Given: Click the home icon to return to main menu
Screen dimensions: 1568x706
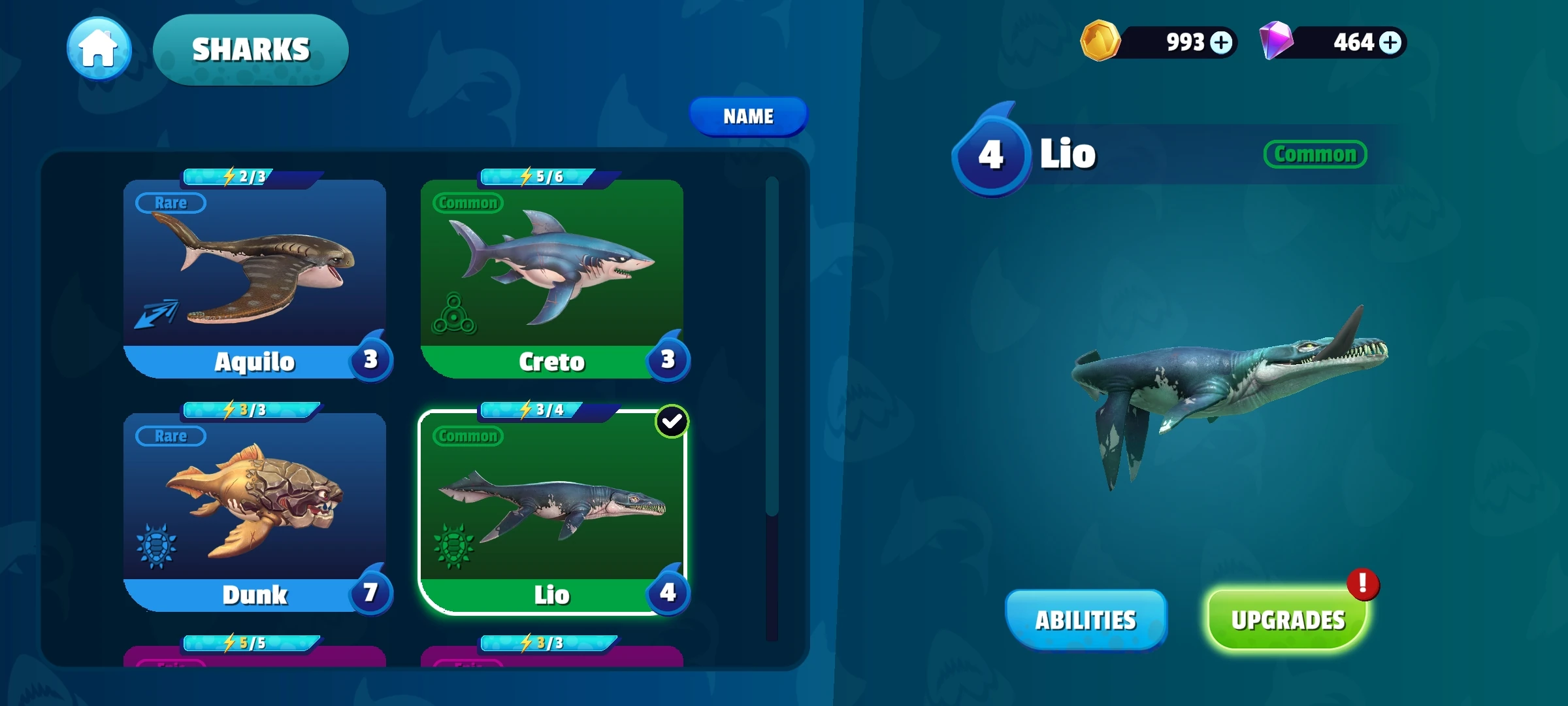Looking at the screenshot, I should (98, 49).
